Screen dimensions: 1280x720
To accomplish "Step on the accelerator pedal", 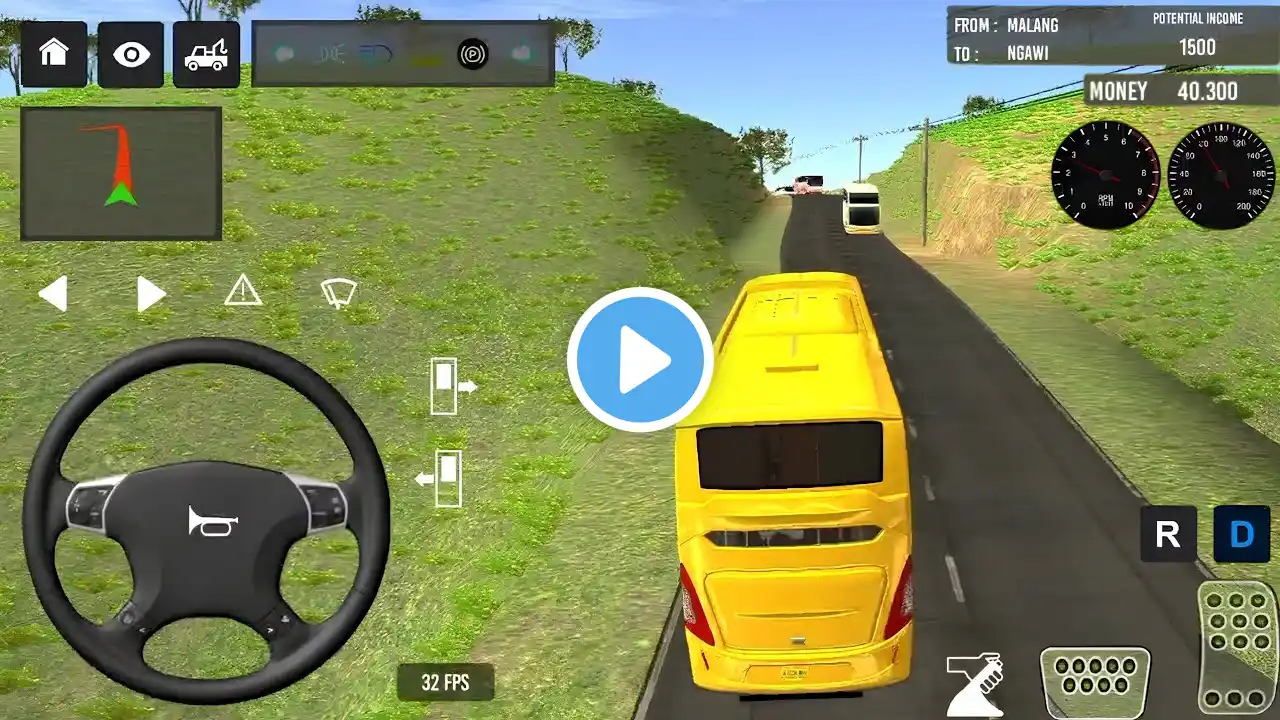I will click(1237, 645).
